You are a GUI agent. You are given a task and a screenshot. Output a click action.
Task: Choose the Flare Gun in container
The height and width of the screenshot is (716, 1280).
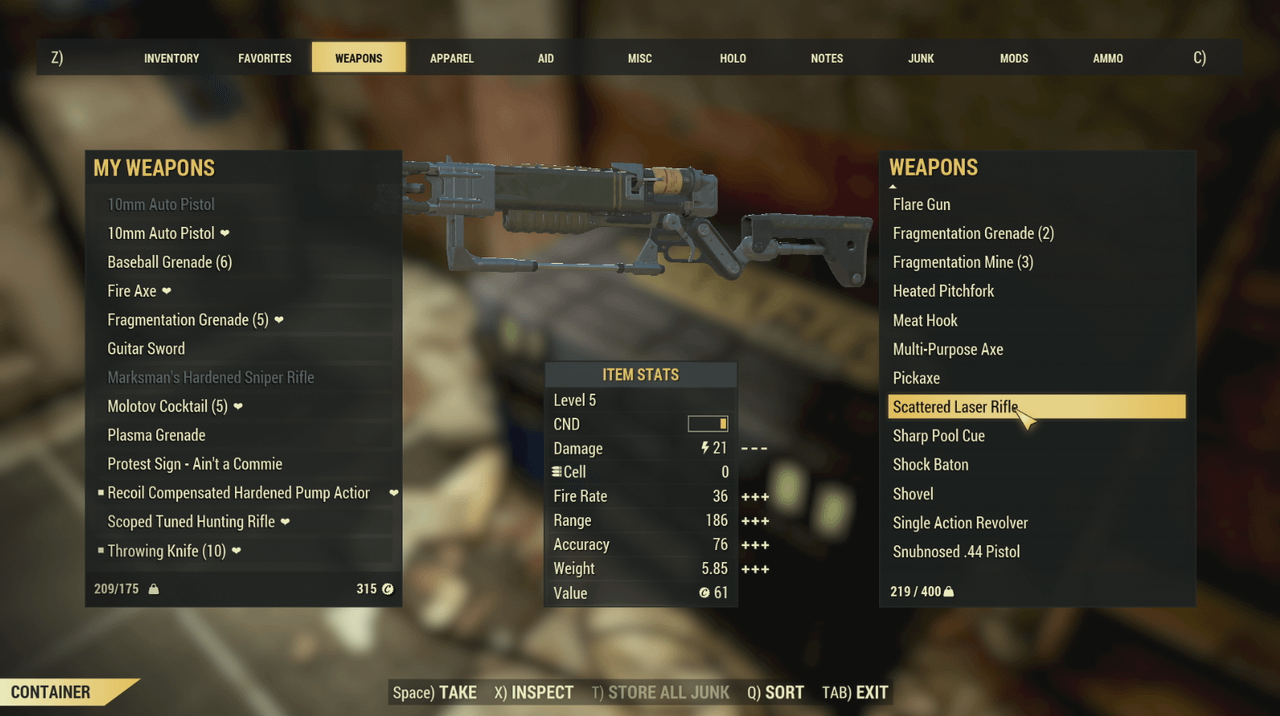(921, 204)
